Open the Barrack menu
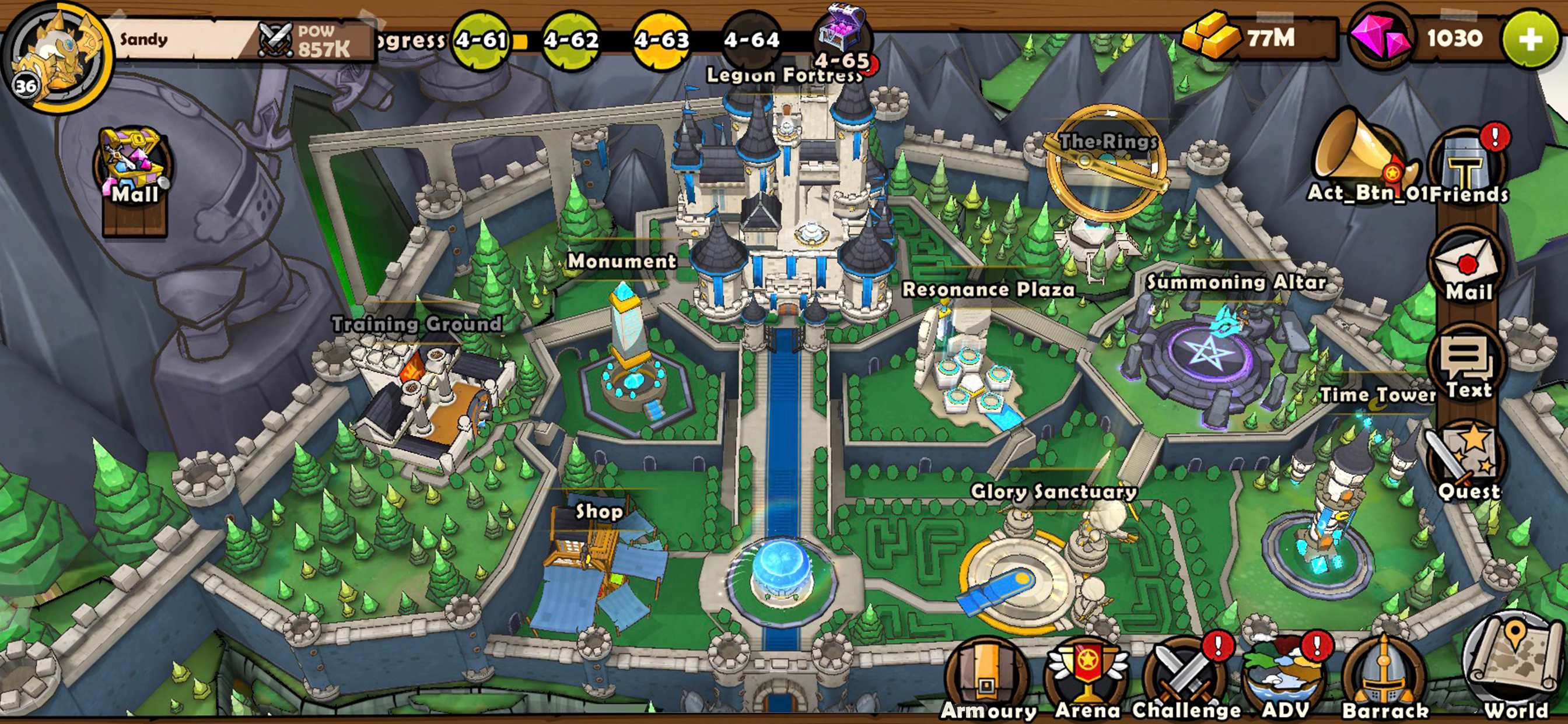 click(1384, 679)
